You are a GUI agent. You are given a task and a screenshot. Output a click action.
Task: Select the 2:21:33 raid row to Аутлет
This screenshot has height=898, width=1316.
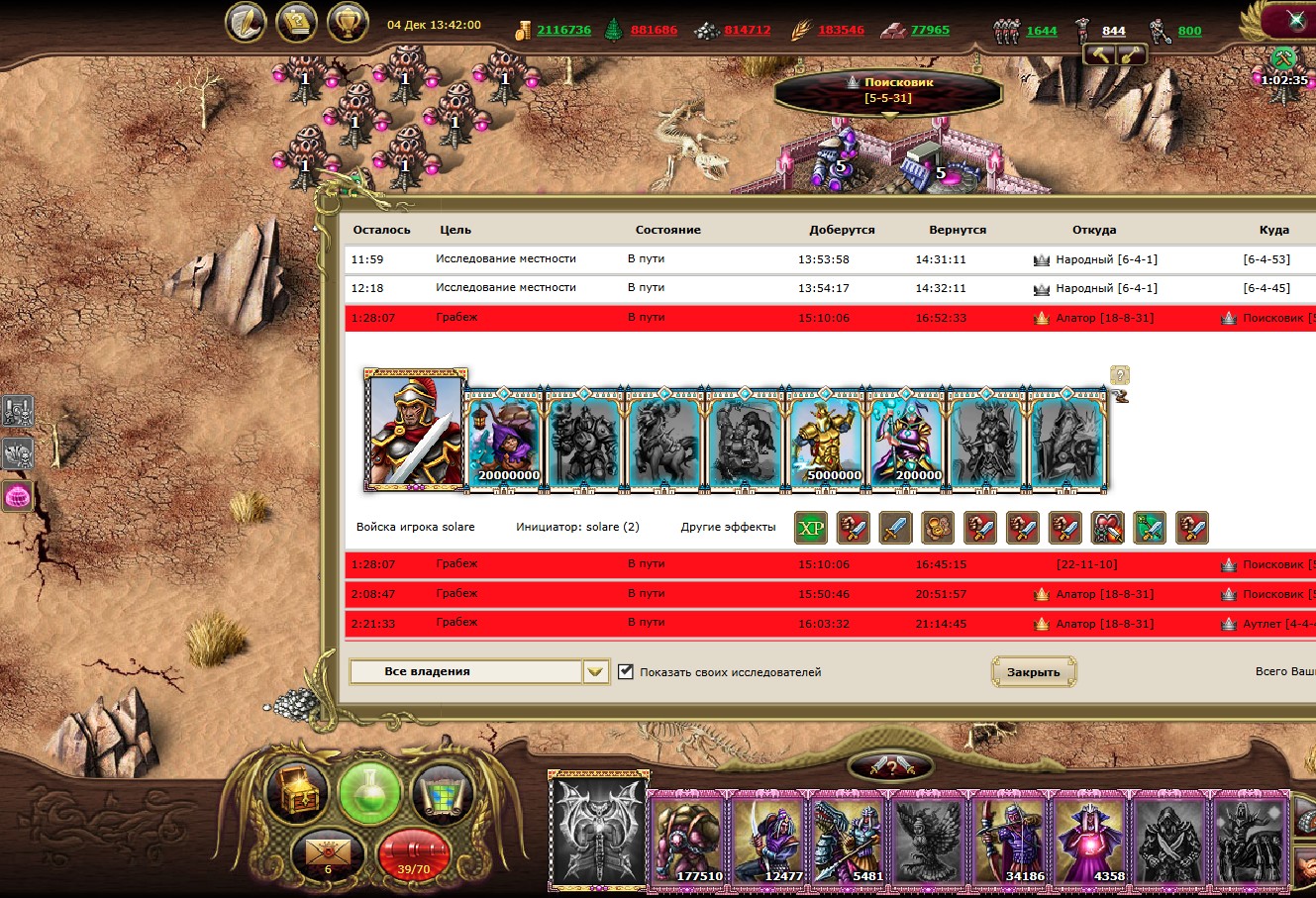[x=693, y=624]
